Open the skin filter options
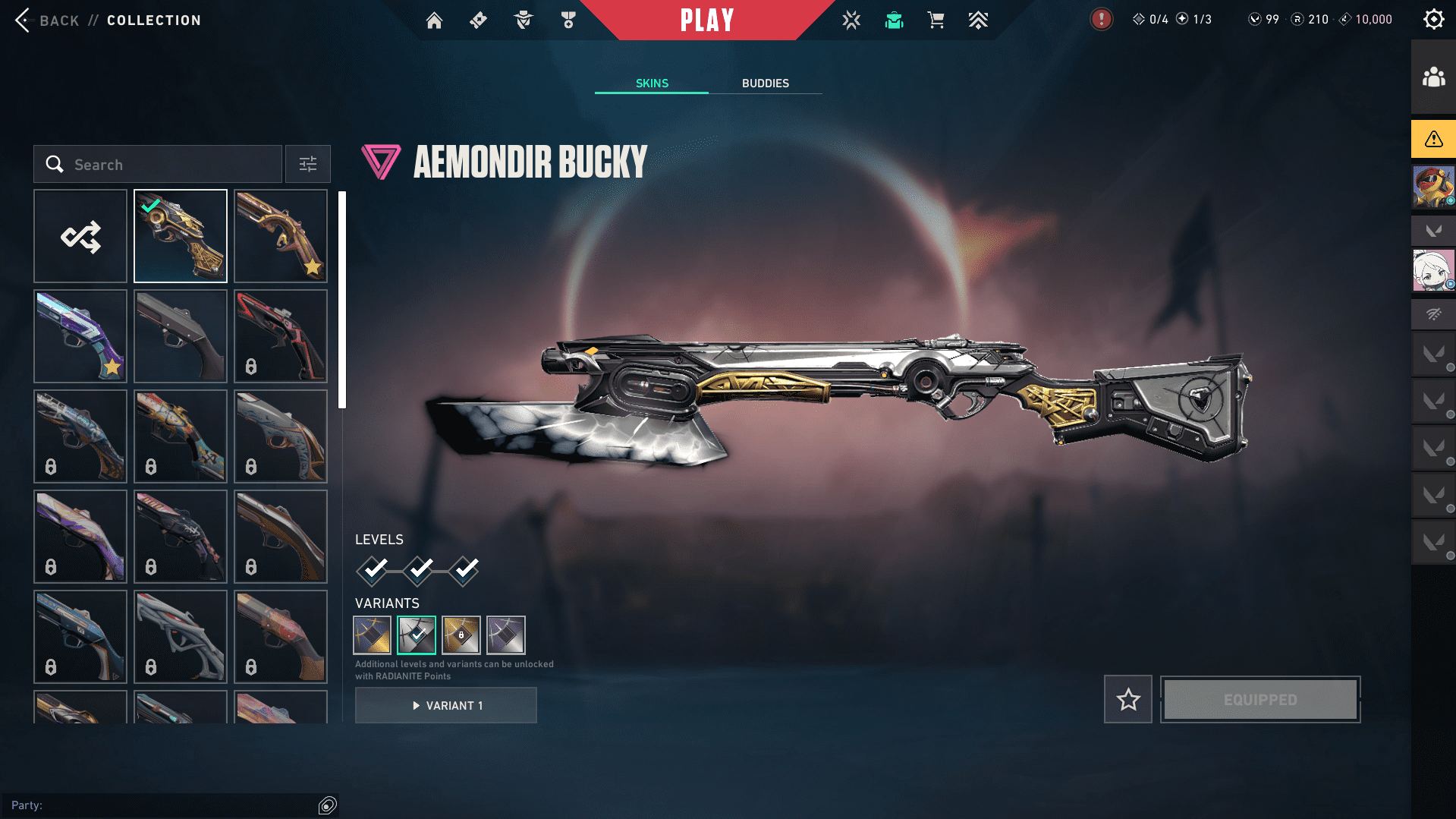1456x819 pixels. point(308,165)
